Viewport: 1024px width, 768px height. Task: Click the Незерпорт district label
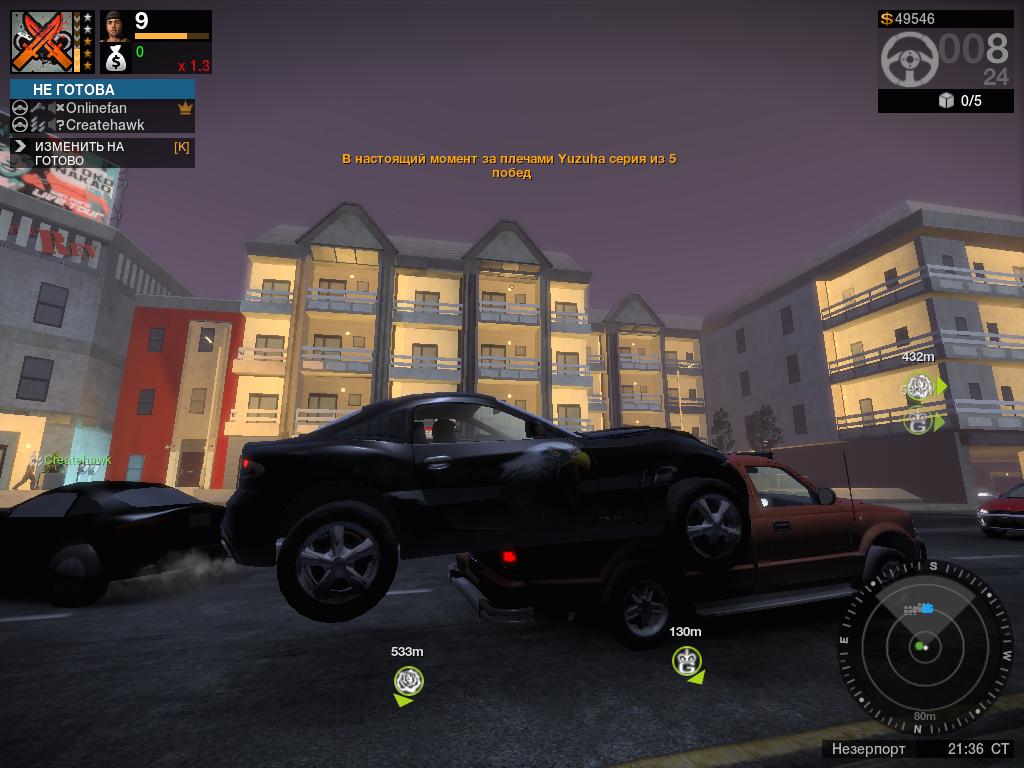(868, 749)
